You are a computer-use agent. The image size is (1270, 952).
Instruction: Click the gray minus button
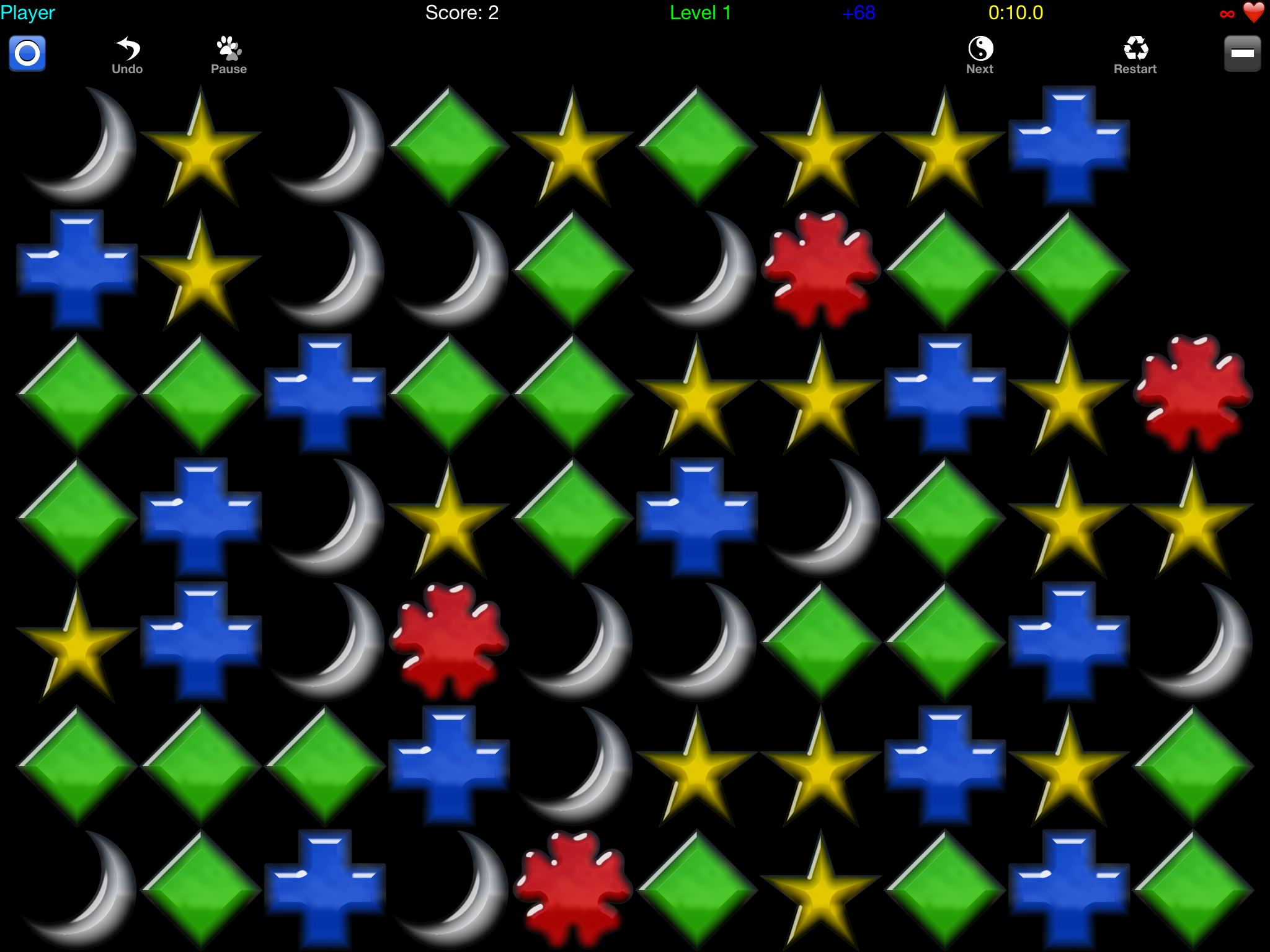point(1242,53)
